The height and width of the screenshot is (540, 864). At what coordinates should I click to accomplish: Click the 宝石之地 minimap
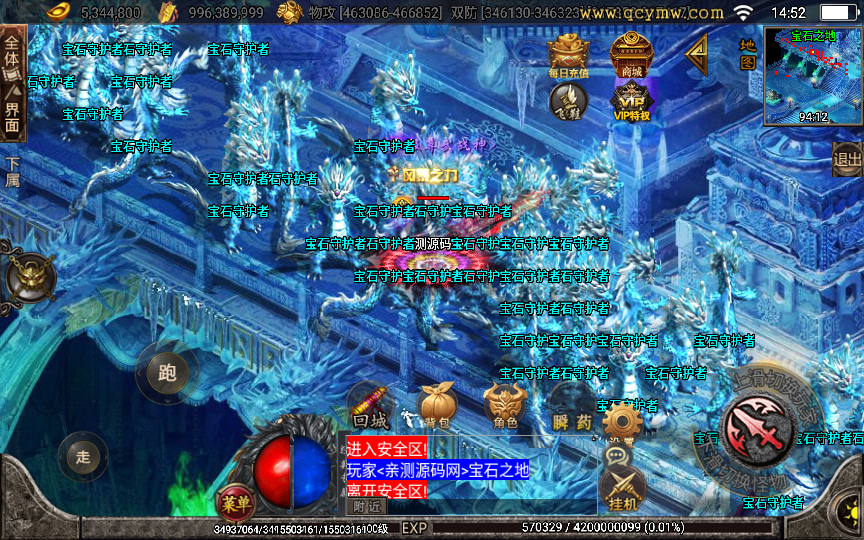point(813,76)
